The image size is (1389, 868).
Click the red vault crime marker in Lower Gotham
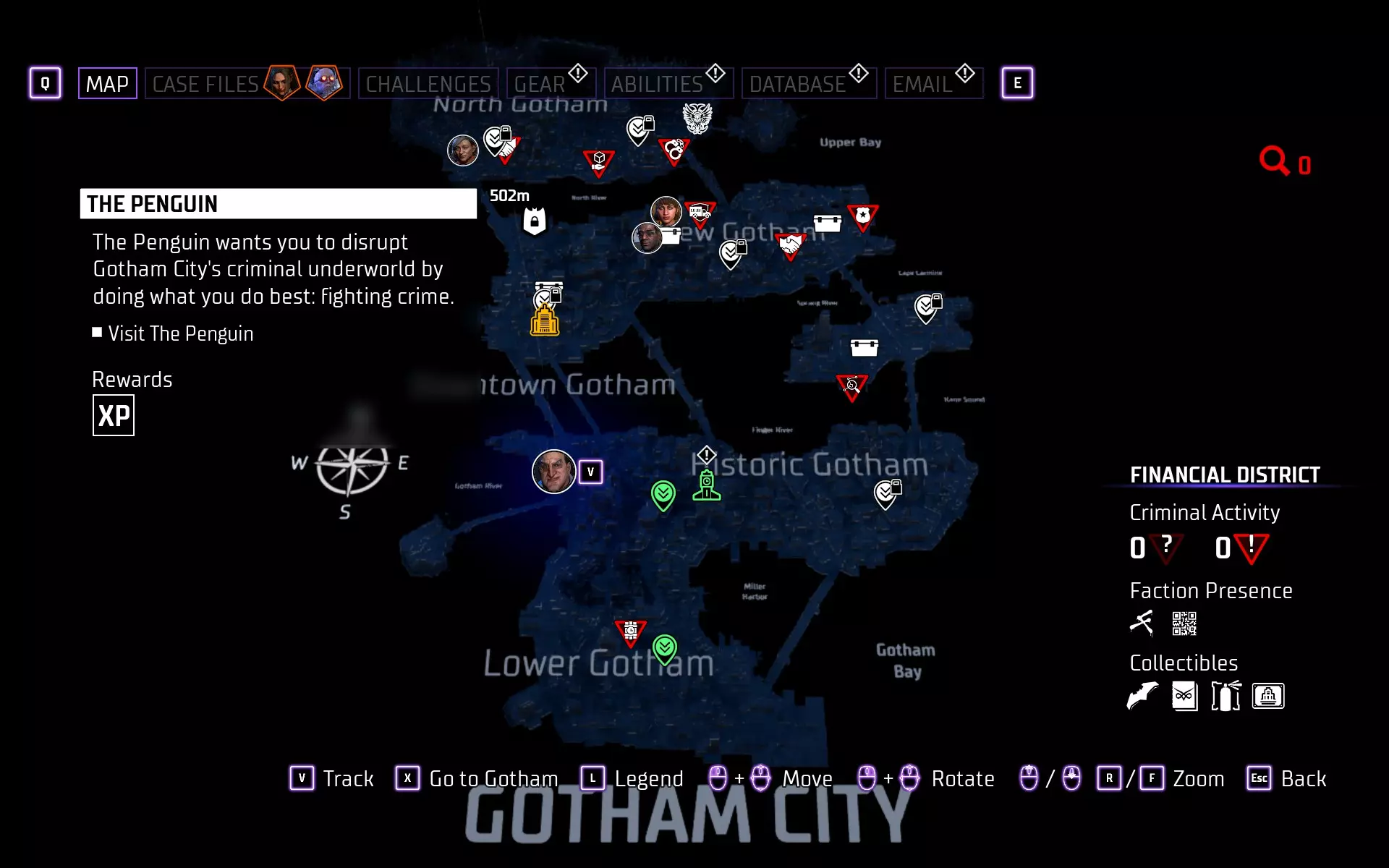click(x=630, y=631)
